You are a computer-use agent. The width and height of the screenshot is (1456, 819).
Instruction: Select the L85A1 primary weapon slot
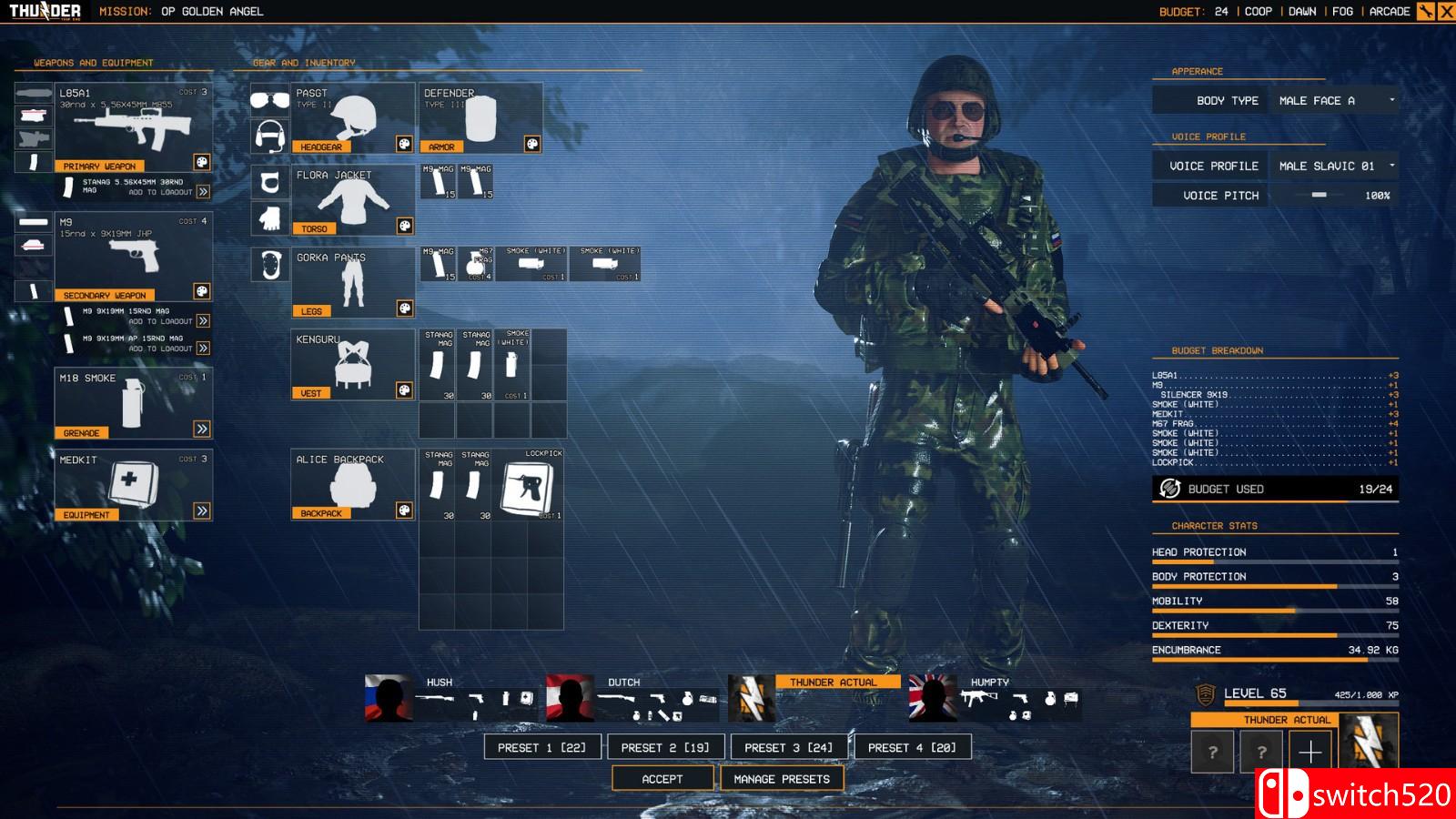(x=134, y=127)
